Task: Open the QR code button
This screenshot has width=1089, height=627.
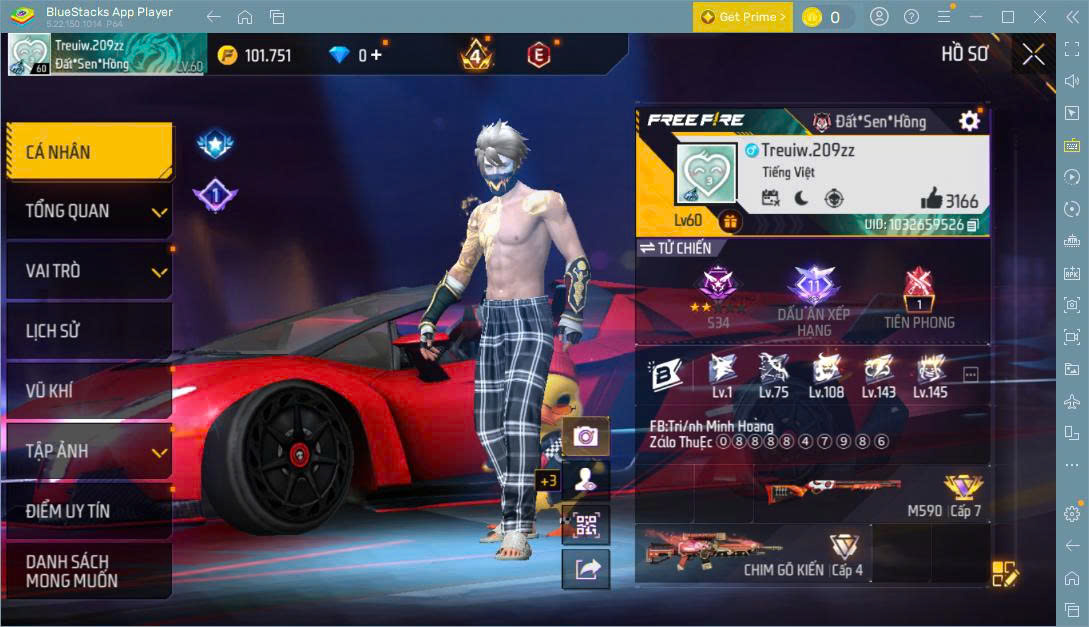Action: 586,524
